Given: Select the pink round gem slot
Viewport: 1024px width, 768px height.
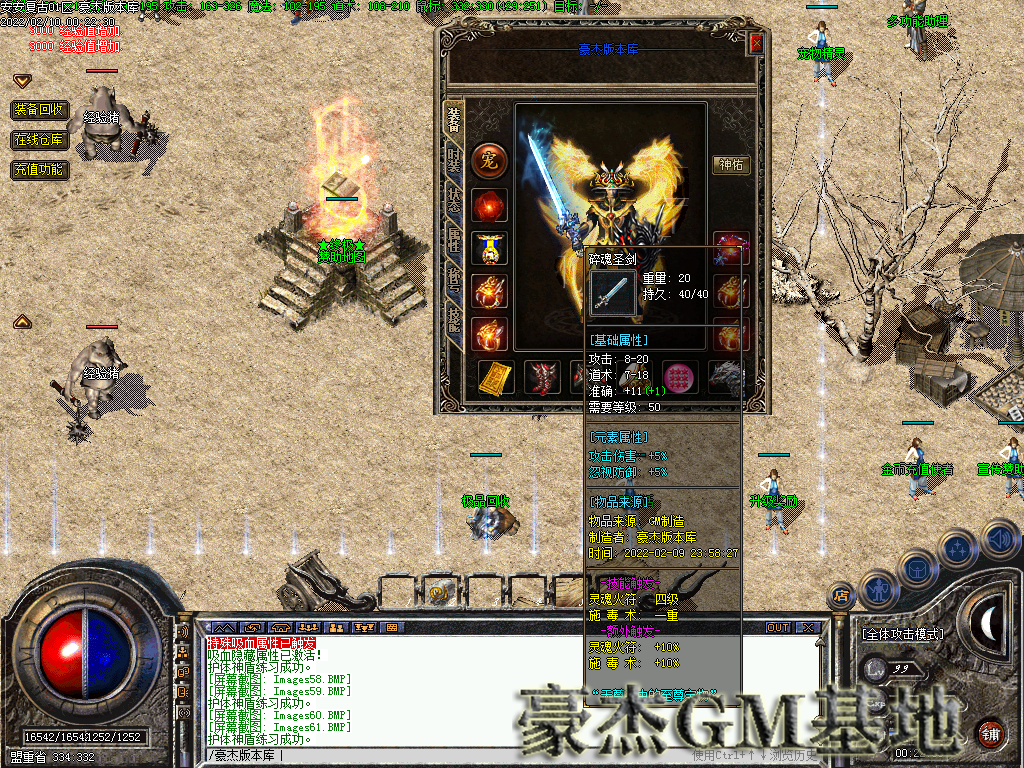Looking at the screenshot, I should click(x=681, y=377).
